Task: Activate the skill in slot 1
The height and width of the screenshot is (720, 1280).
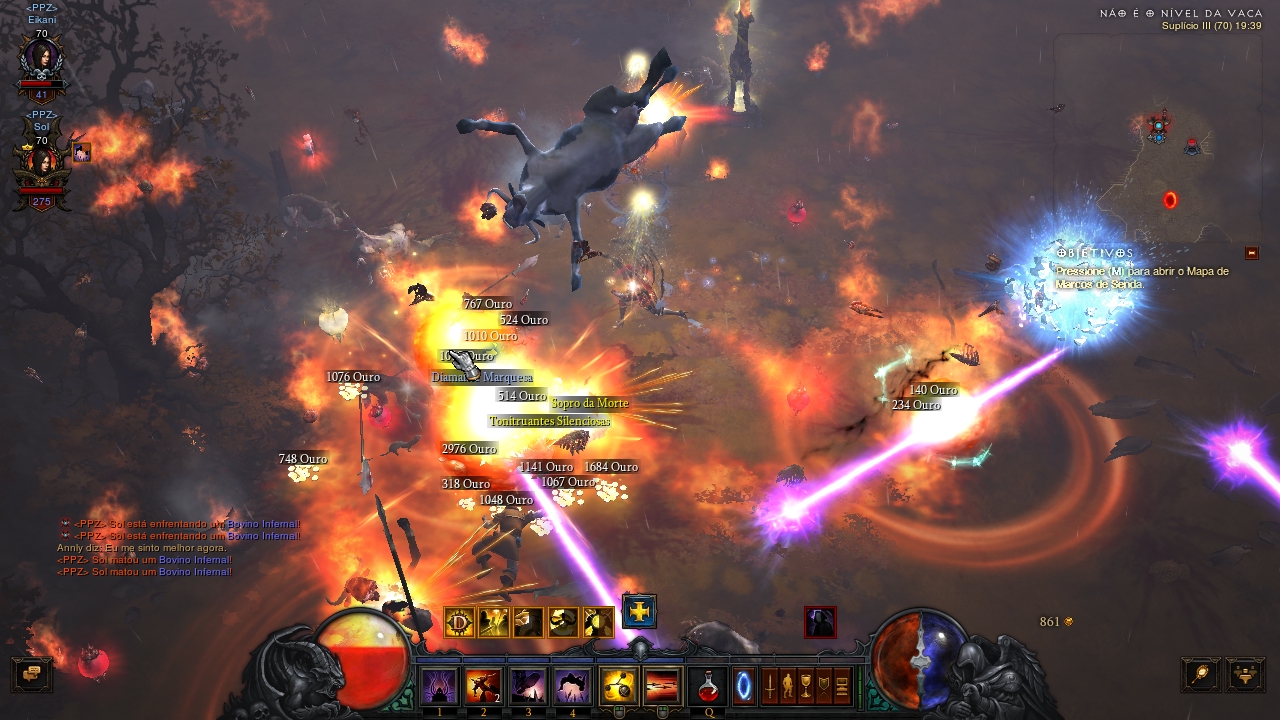Action: pos(439,686)
